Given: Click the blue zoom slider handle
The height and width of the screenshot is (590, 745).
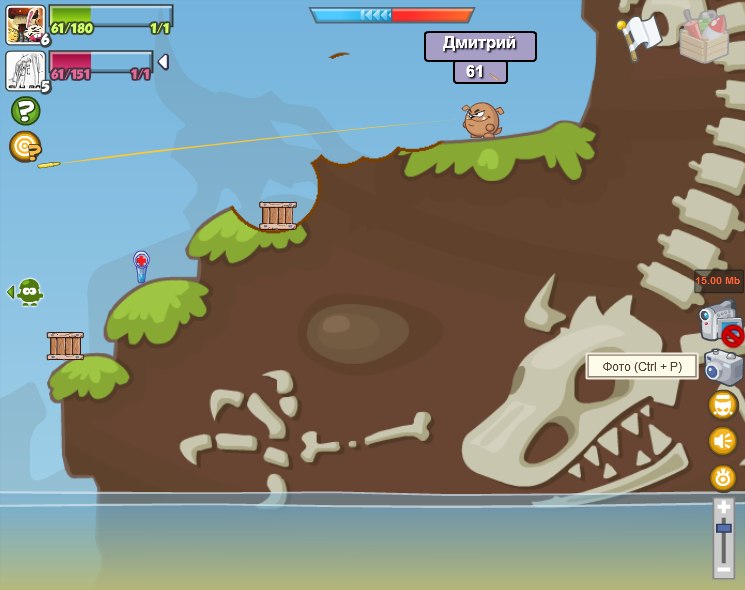Looking at the screenshot, I should [723, 528].
